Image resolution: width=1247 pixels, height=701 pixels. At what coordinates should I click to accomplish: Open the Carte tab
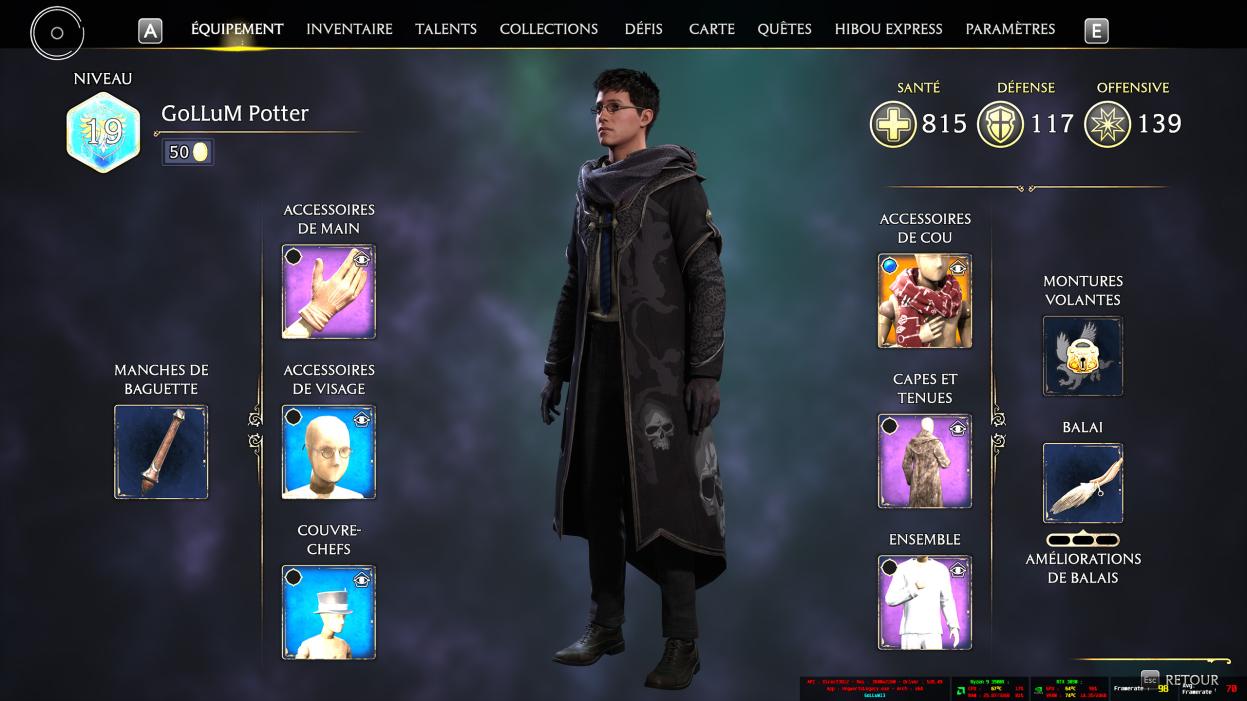(x=712, y=29)
